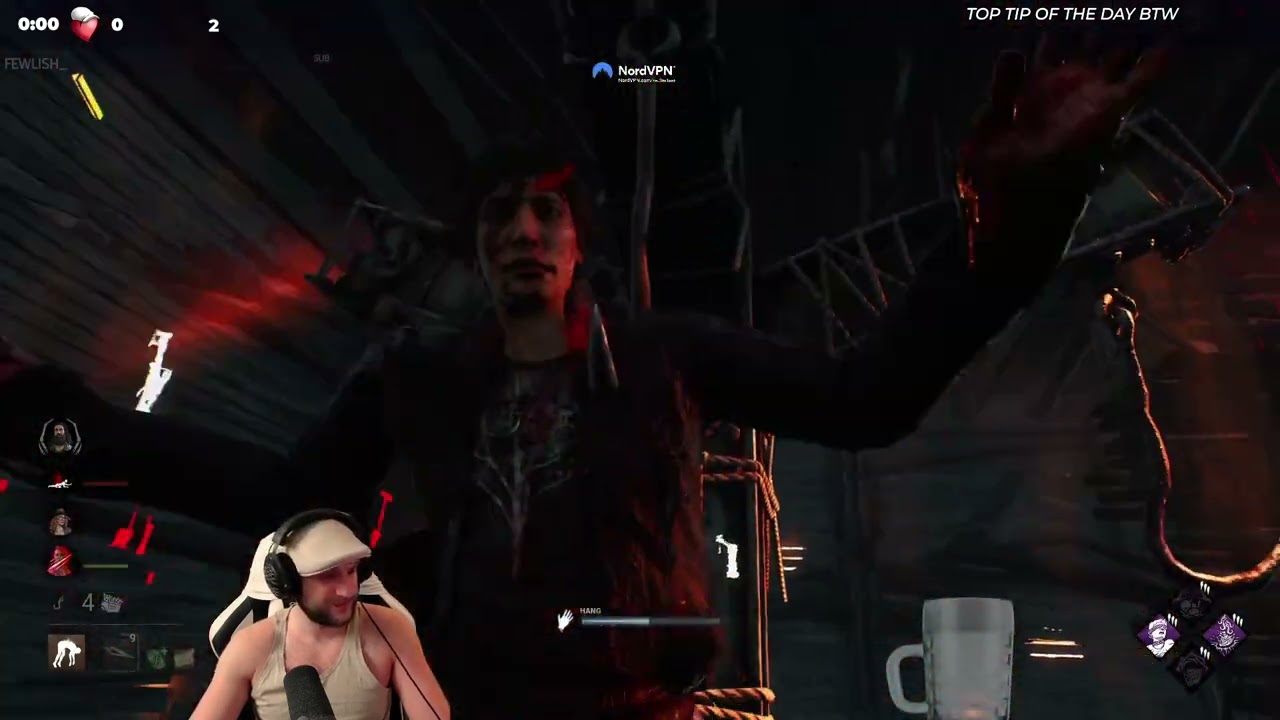
Task: Click the red-slashed survivor portrait on left HUD
Action: (x=60, y=560)
